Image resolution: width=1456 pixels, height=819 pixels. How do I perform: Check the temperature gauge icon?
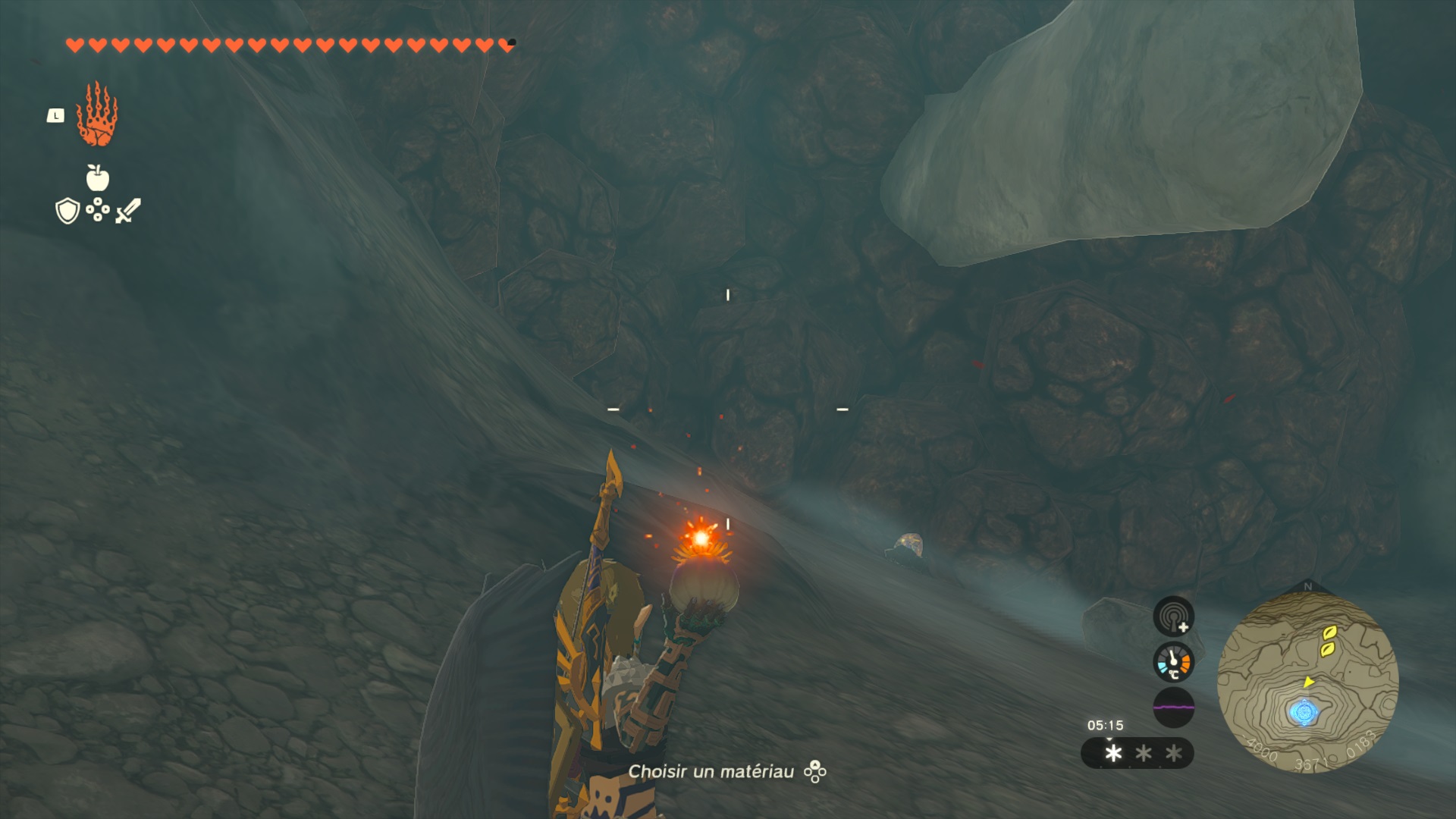1173,662
